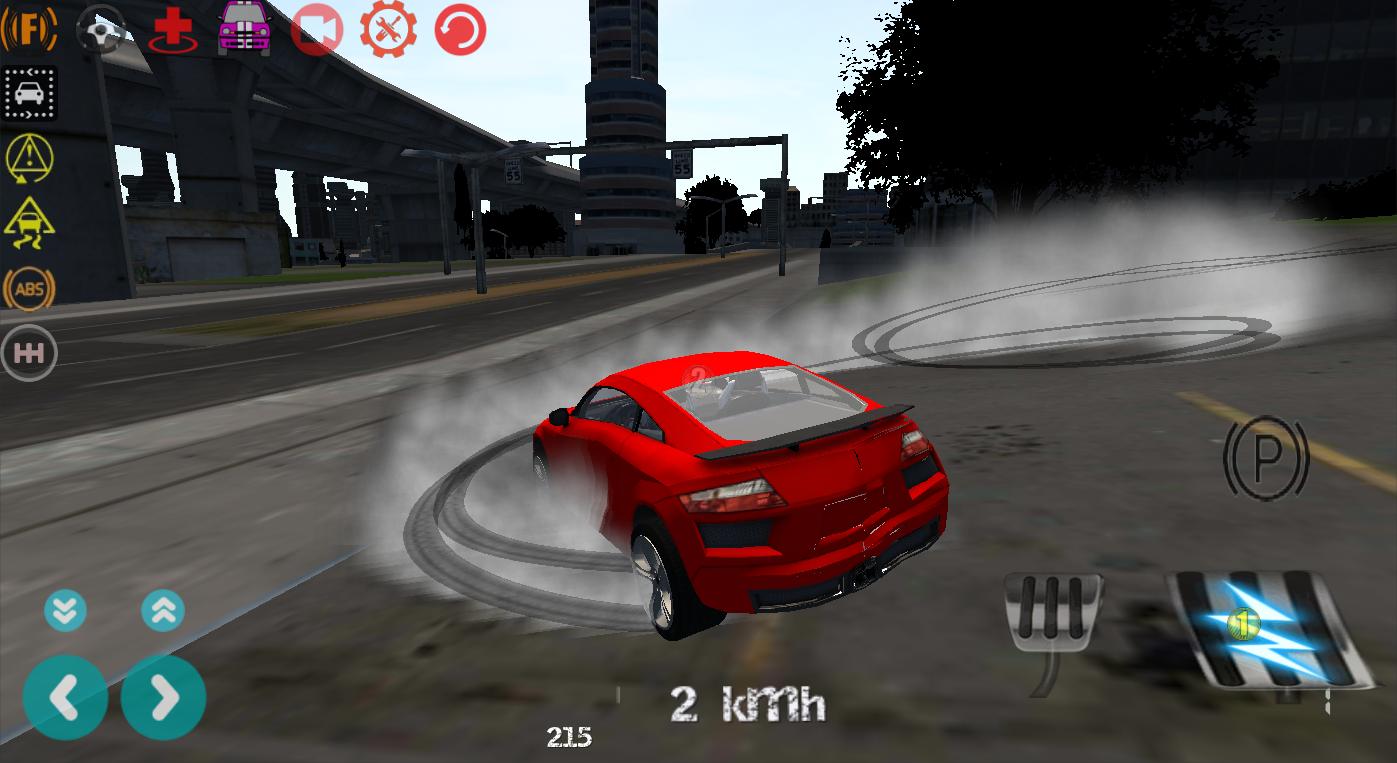Click the gearbox shifter icon
Screen dimensions: 1397x763
tap(29, 352)
